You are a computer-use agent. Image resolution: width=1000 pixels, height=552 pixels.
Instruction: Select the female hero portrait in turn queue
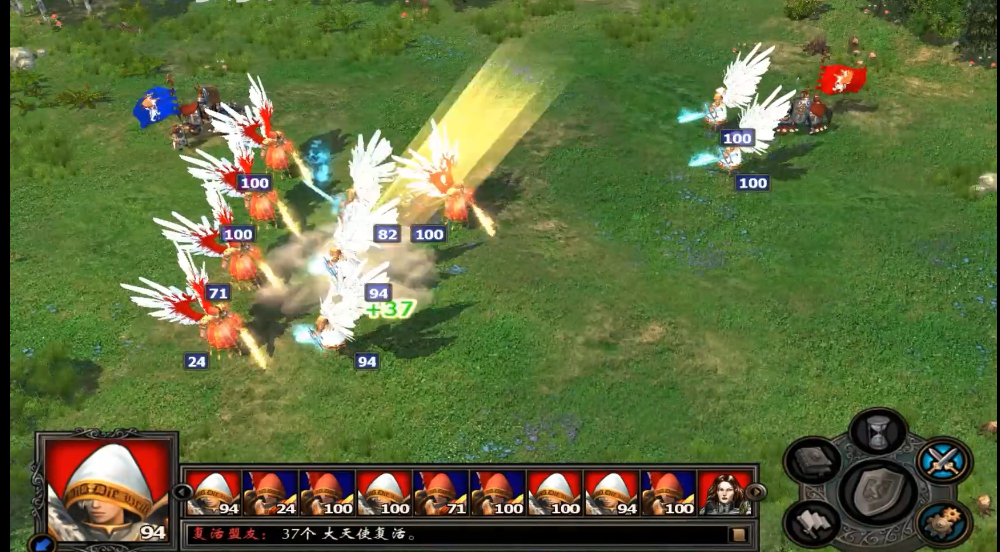pyautogui.click(x=725, y=493)
